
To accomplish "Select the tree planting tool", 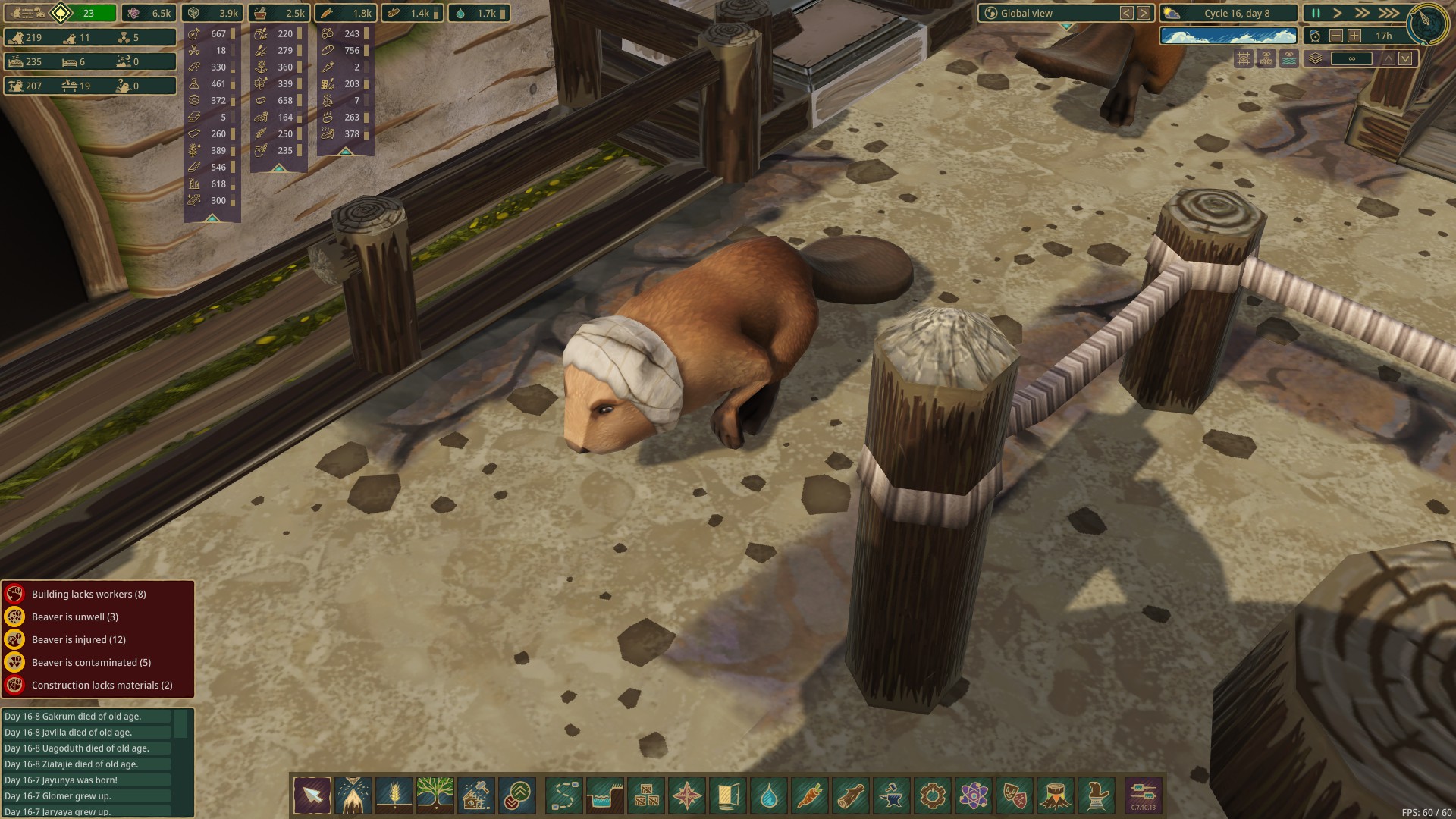I will [435, 795].
